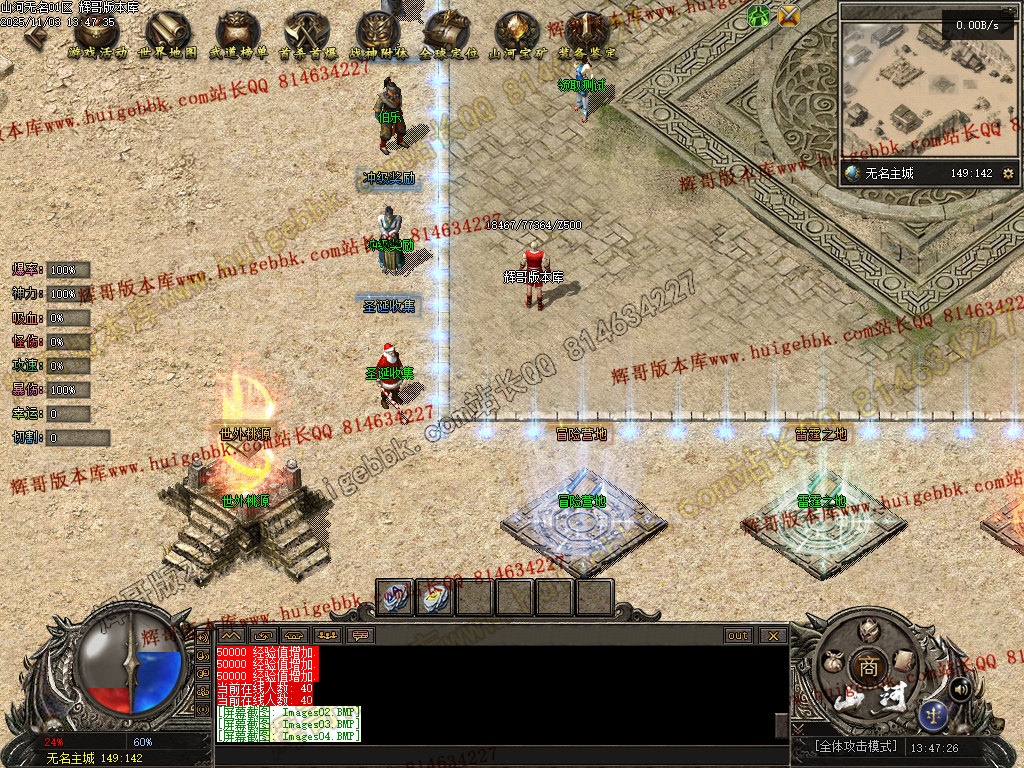The width and height of the screenshot is (1024, 768).
Task: Click the chat panel's out button
Action: click(738, 635)
